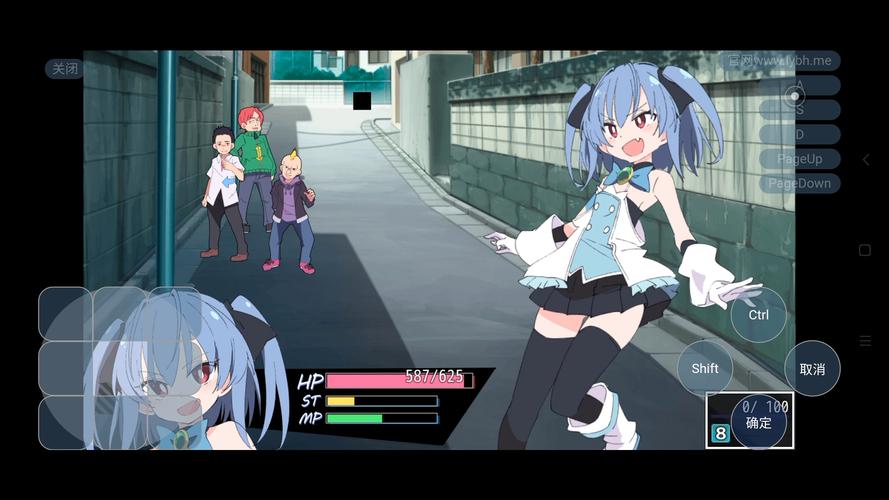Hit the 取消 cancel button
Viewport: 889px width, 500px height.
pos(812,368)
